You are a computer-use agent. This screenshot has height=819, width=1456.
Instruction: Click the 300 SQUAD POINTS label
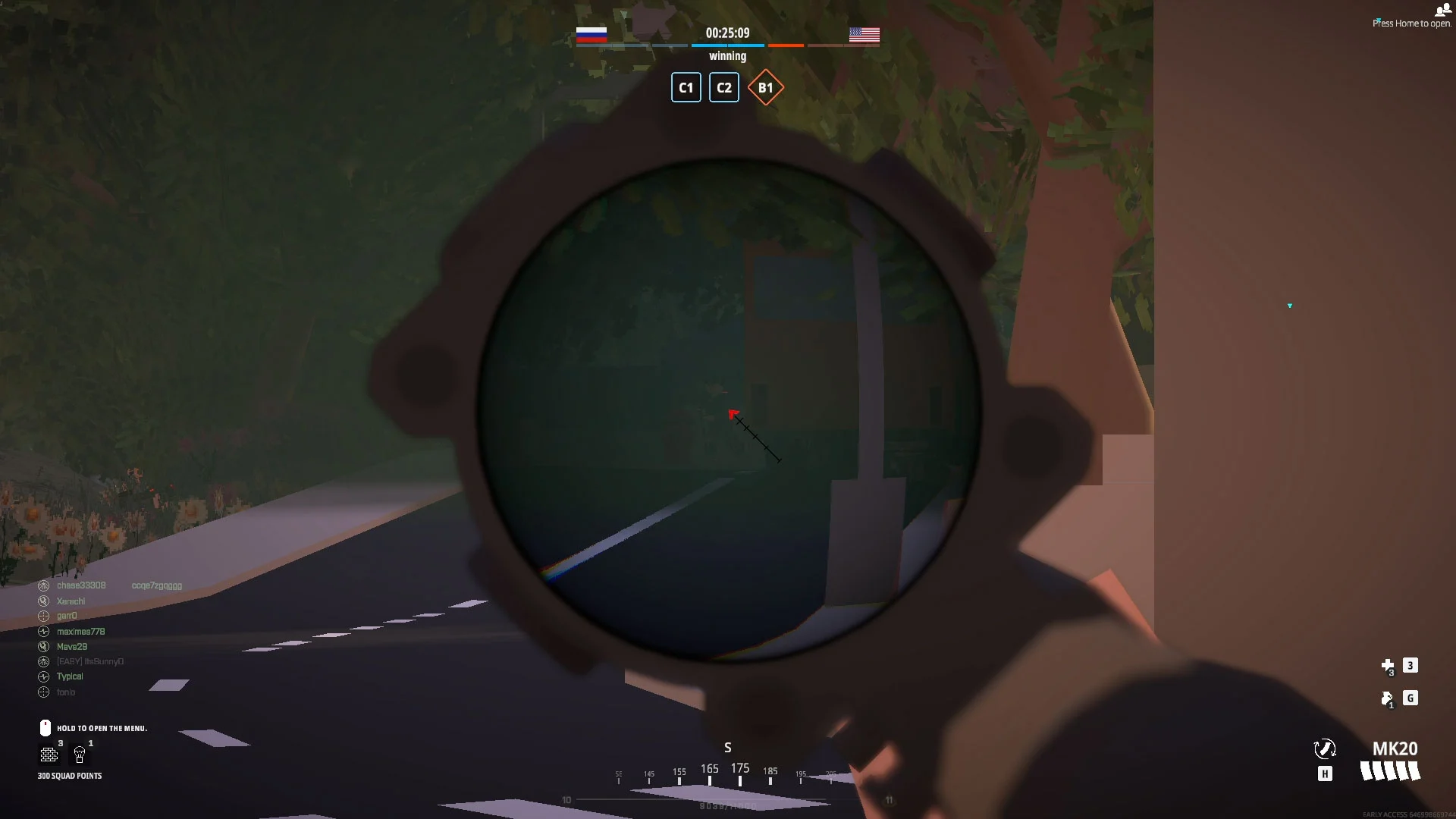click(x=70, y=776)
